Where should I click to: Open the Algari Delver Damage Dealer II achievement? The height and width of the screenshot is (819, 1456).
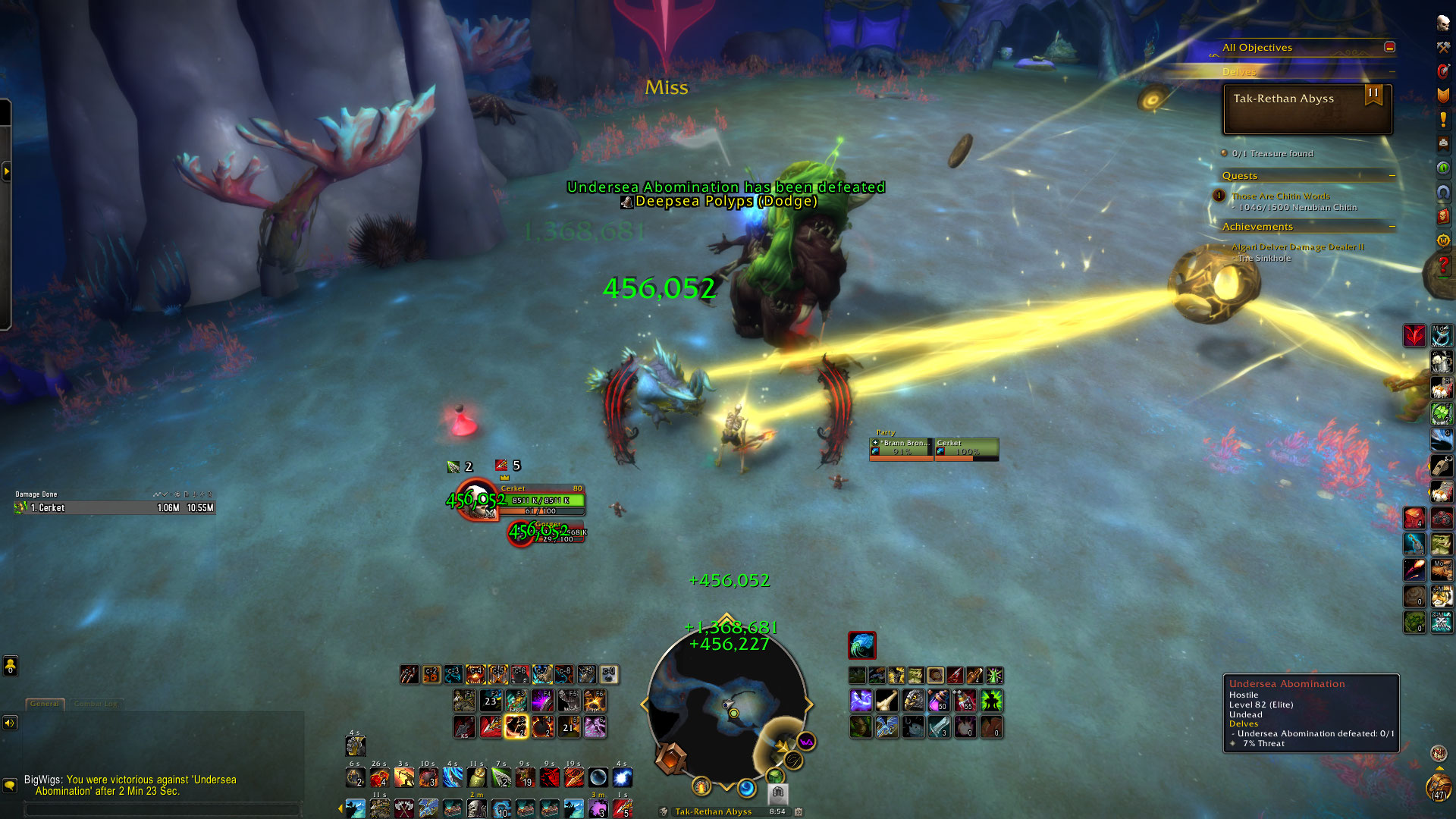pos(1298,246)
